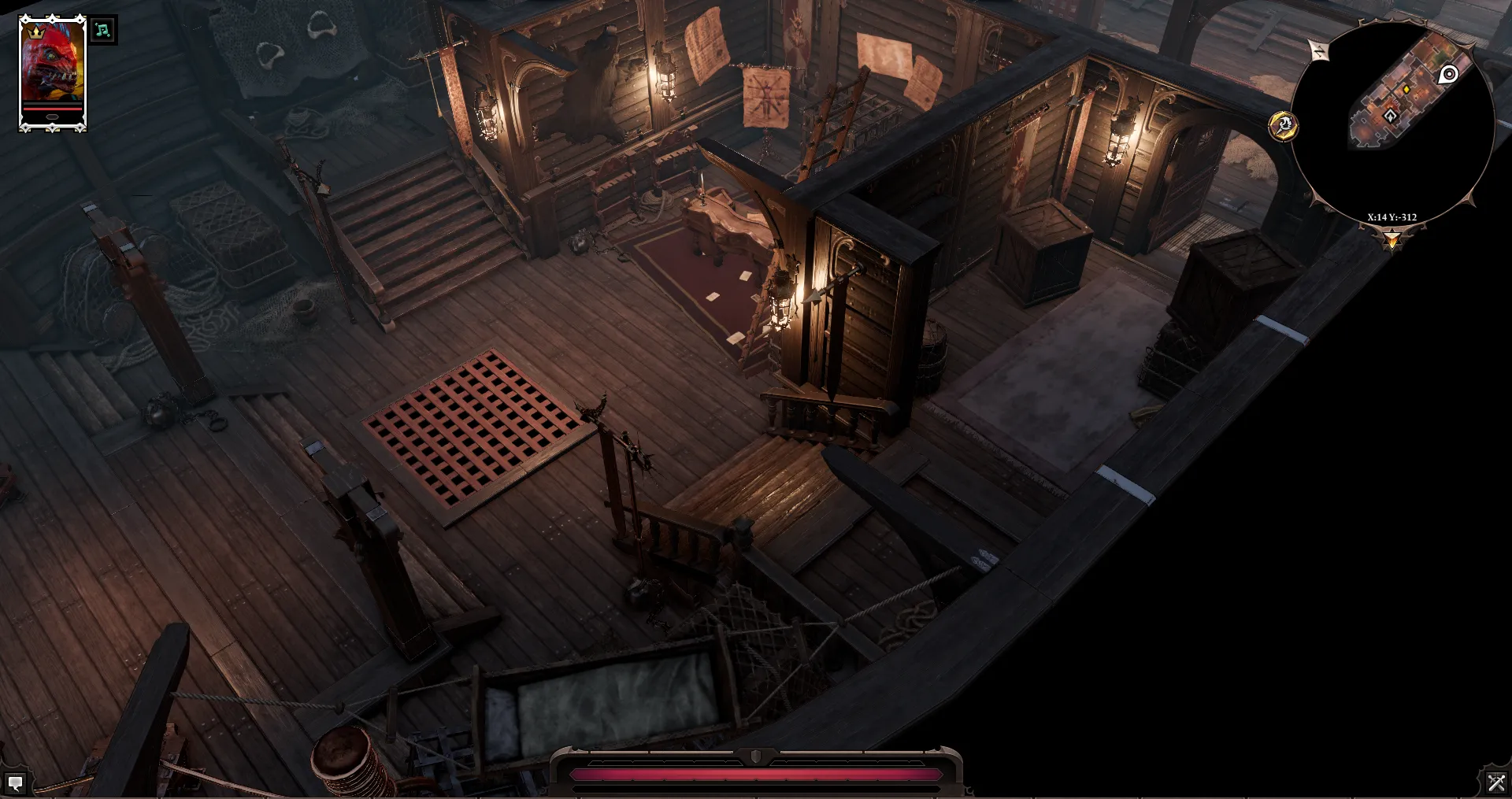This screenshot has width=1512, height=799.
Task: Open the chat speech bubble icon
Action: (15, 782)
